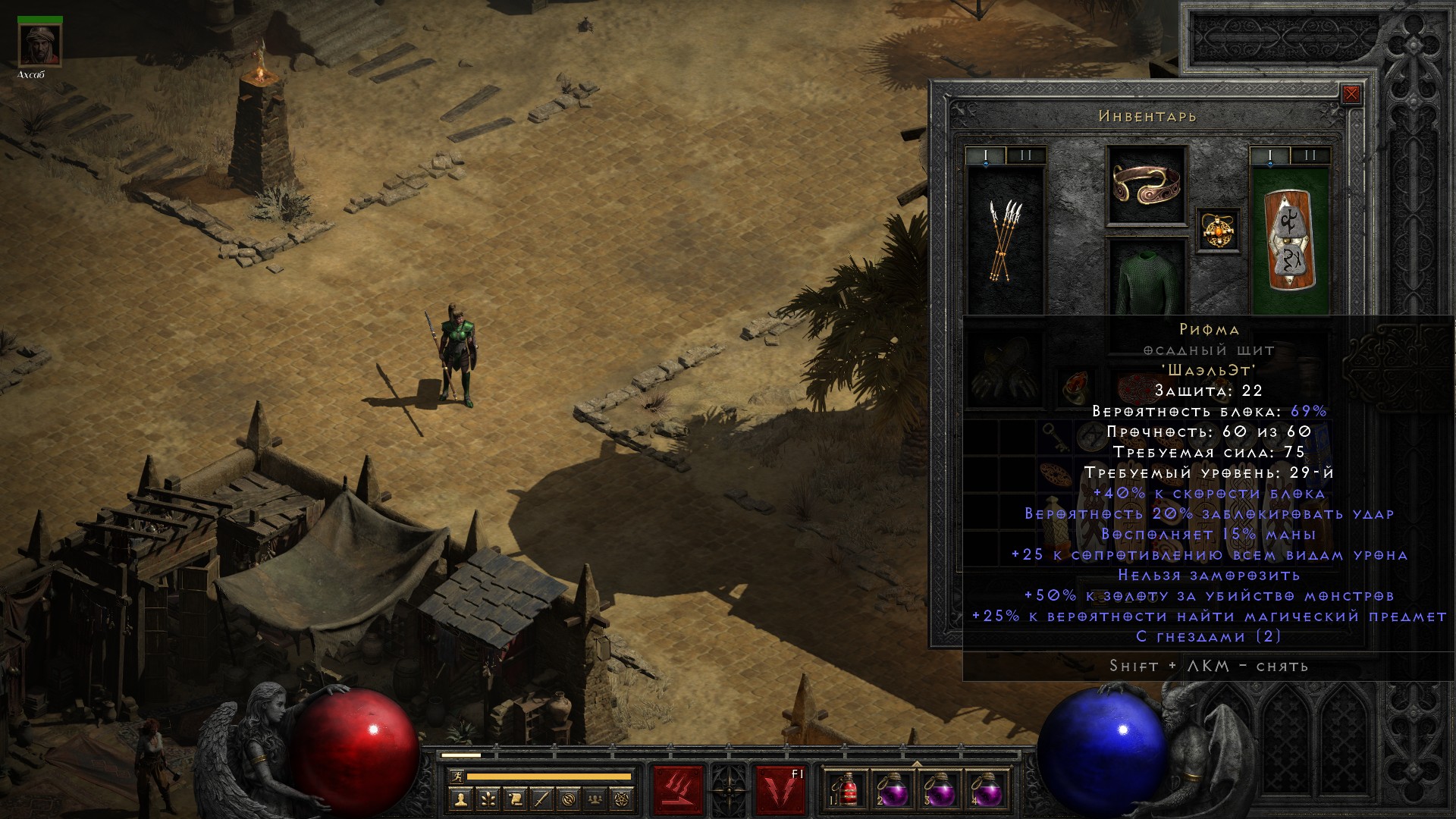The height and width of the screenshot is (819, 1456).
Task: Select the equipped circlet helmet slot
Action: (x=1147, y=184)
